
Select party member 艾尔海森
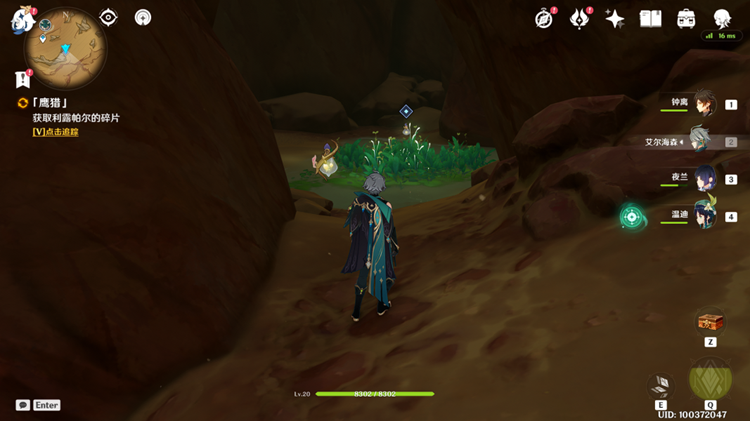[698, 141]
